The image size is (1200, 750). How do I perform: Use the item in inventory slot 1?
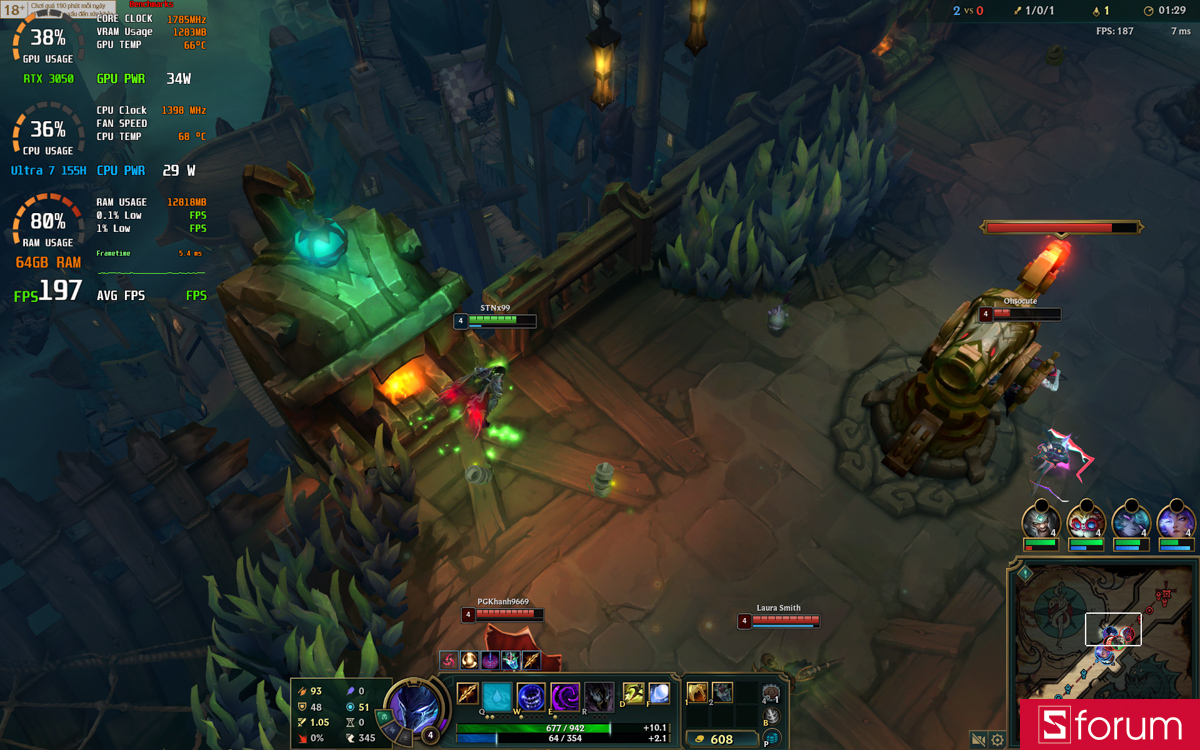point(698,692)
